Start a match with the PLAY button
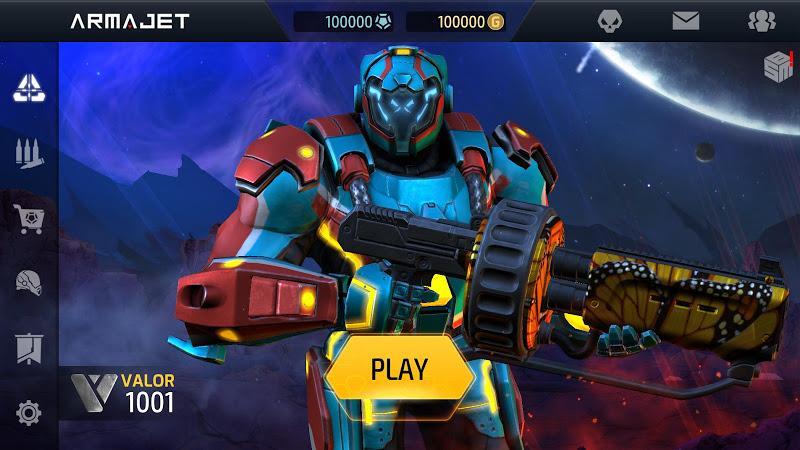The image size is (800, 450). [398, 368]
